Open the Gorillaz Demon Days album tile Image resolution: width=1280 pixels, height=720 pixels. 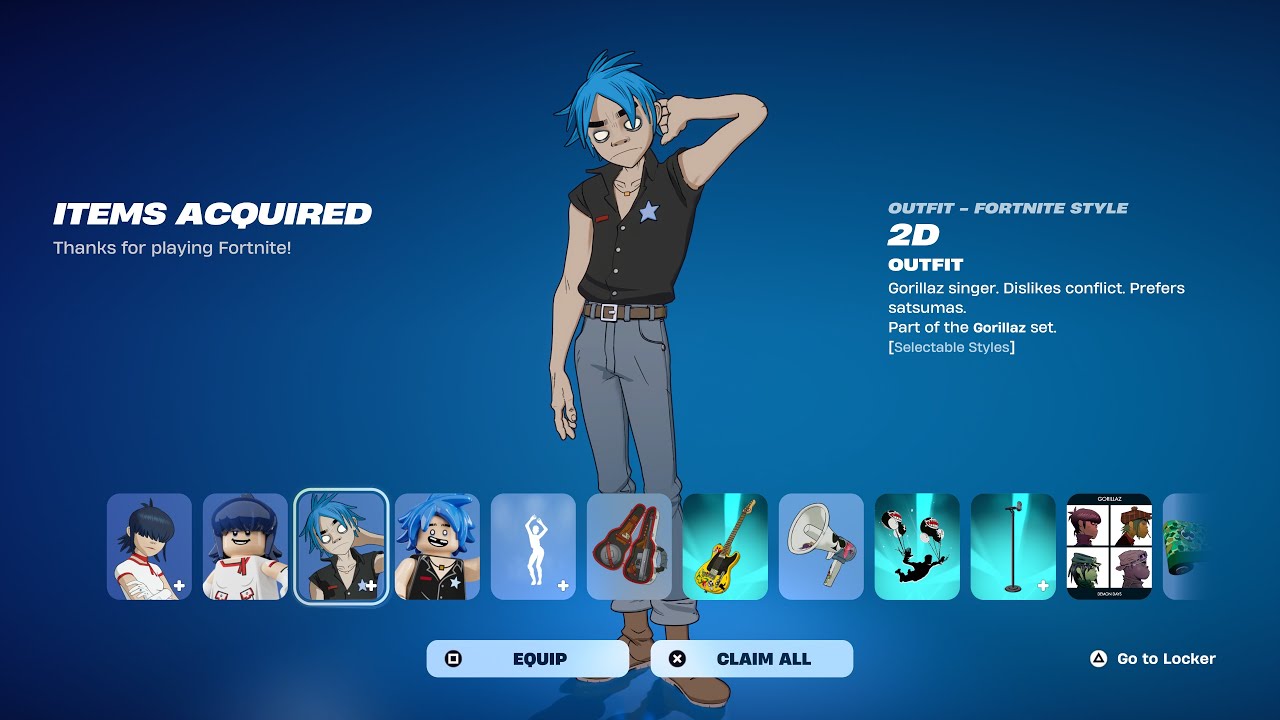coord(1109,547)
